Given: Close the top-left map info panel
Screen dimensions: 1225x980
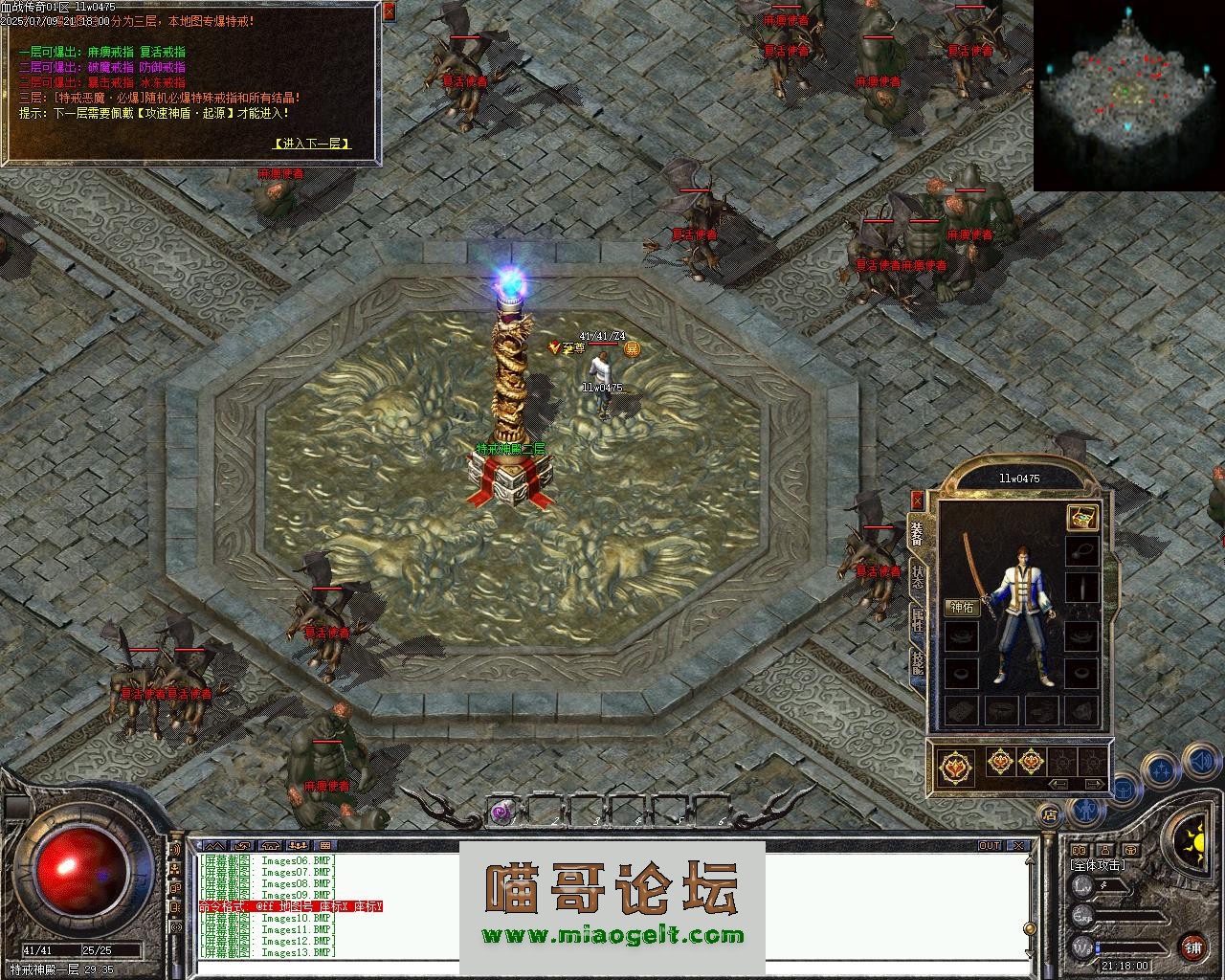Looking at the screenshot, I should click(389, 12).
